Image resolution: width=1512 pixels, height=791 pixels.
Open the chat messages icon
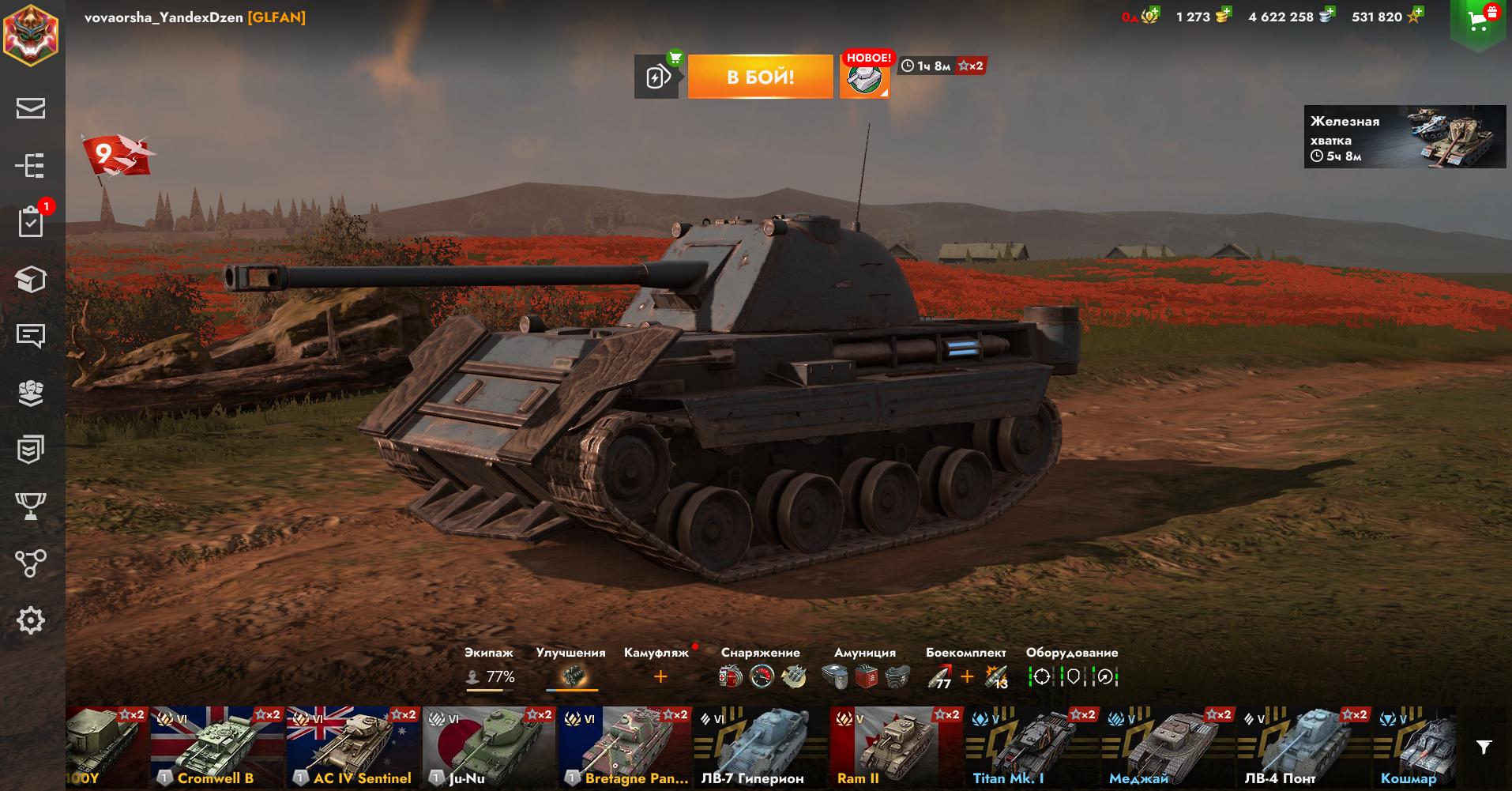click(31, 336)
